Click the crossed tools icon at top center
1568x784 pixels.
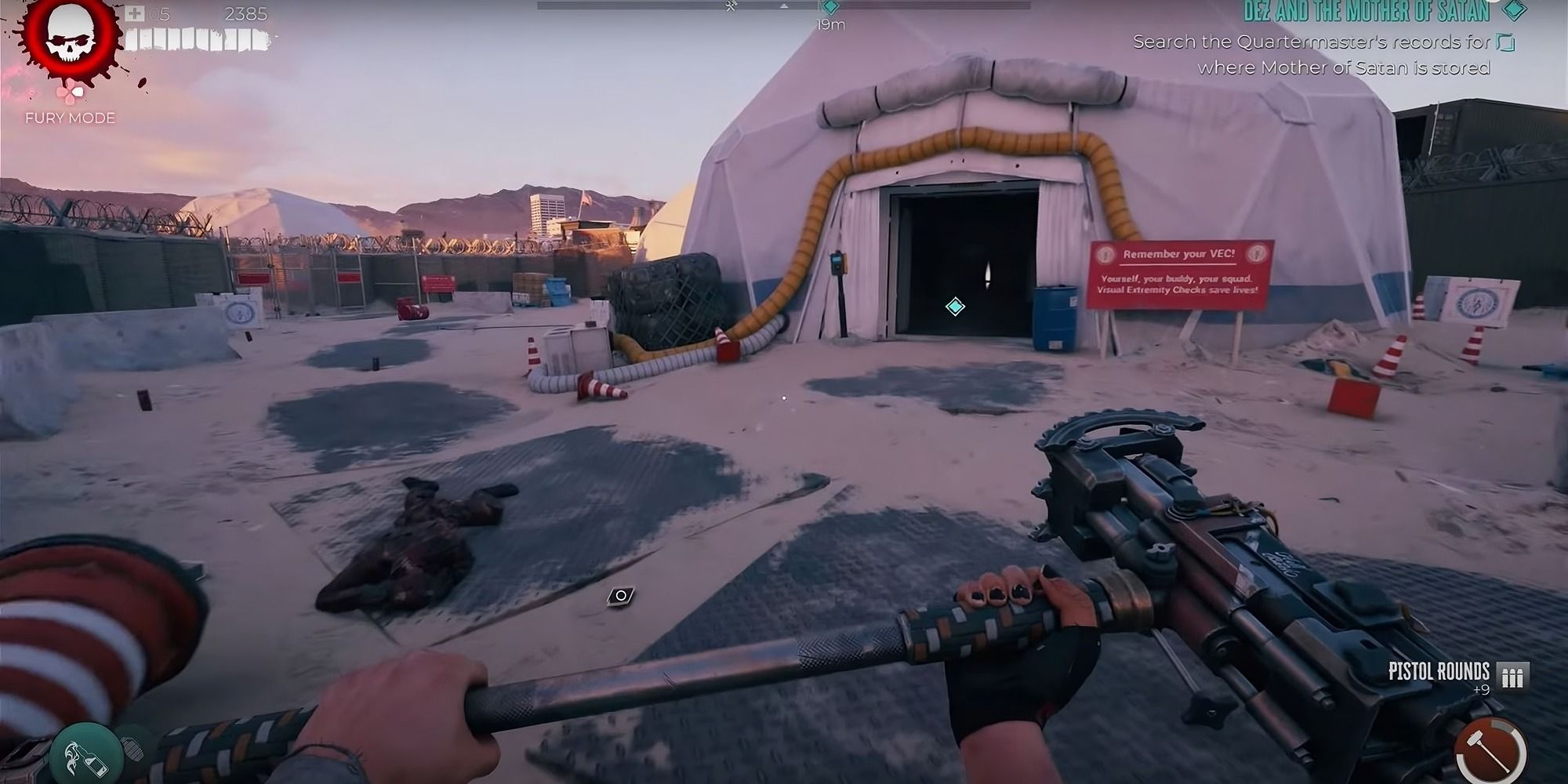click(x=730, y=5)
